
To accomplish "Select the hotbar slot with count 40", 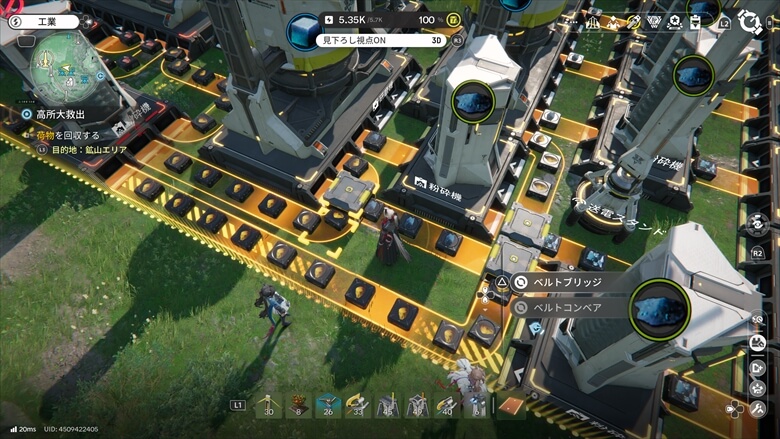I will click(x=447, y=404).
